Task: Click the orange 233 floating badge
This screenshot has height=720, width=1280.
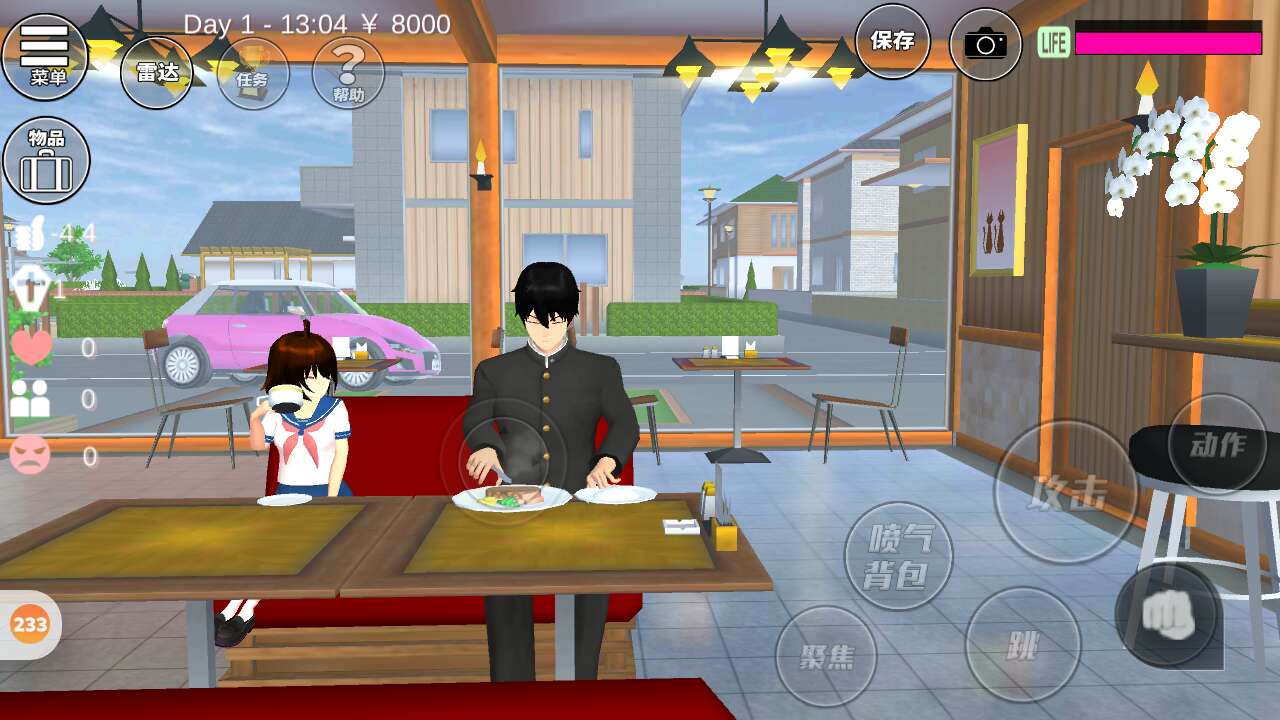Action: 30,625
